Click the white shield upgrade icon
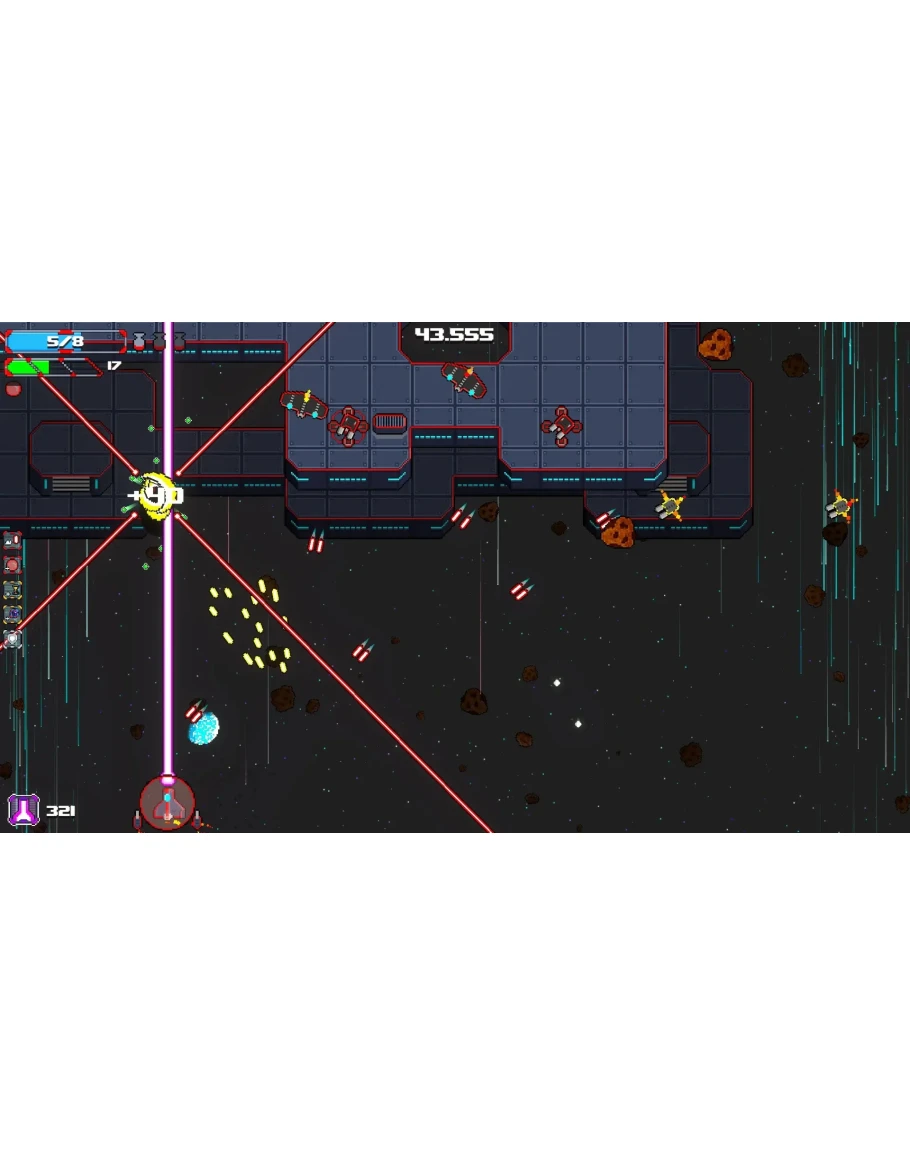Viewport: 910px width, 1155px height. coord(13,638)
